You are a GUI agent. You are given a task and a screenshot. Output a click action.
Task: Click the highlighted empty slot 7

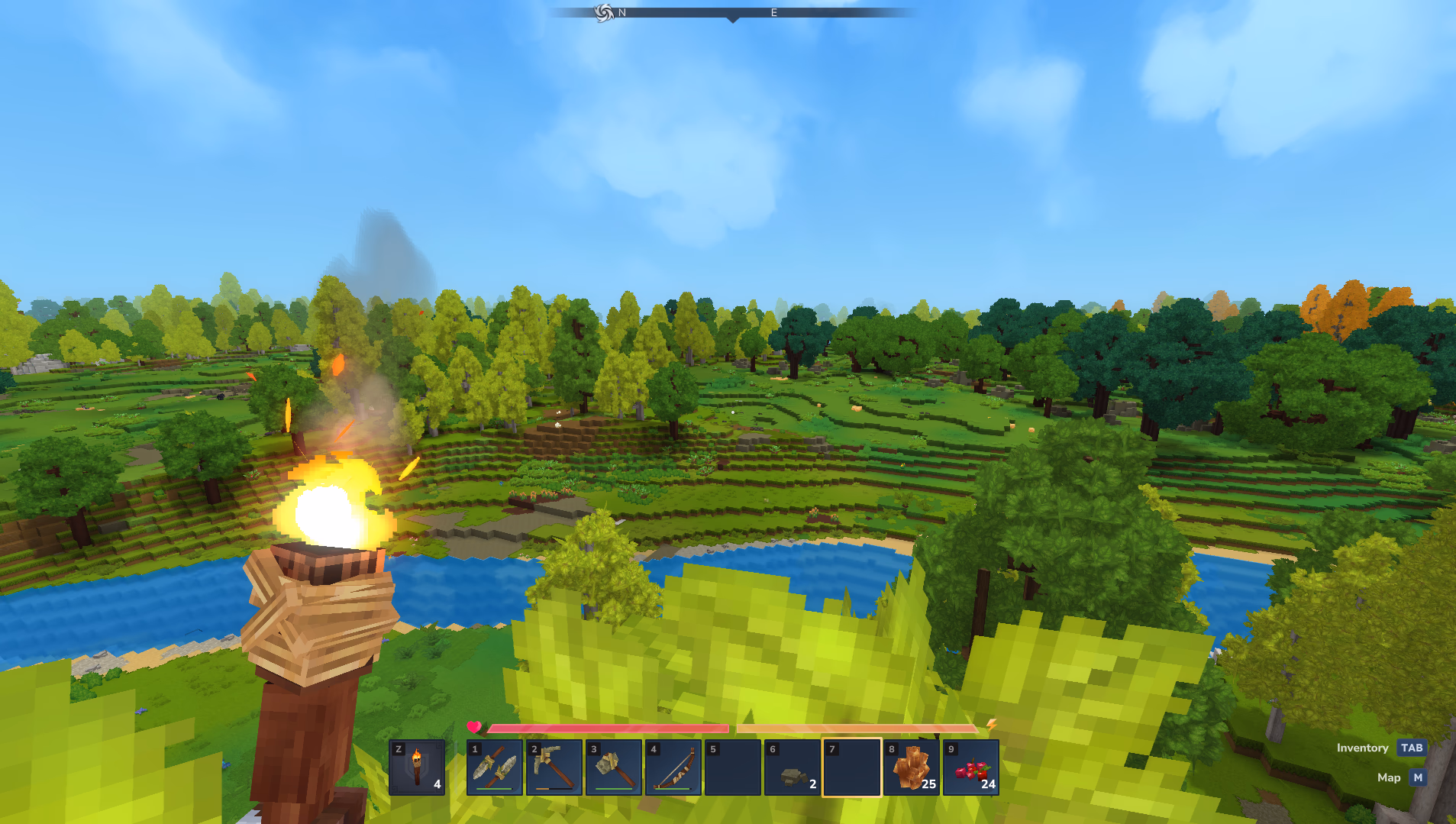click(852, 767)
